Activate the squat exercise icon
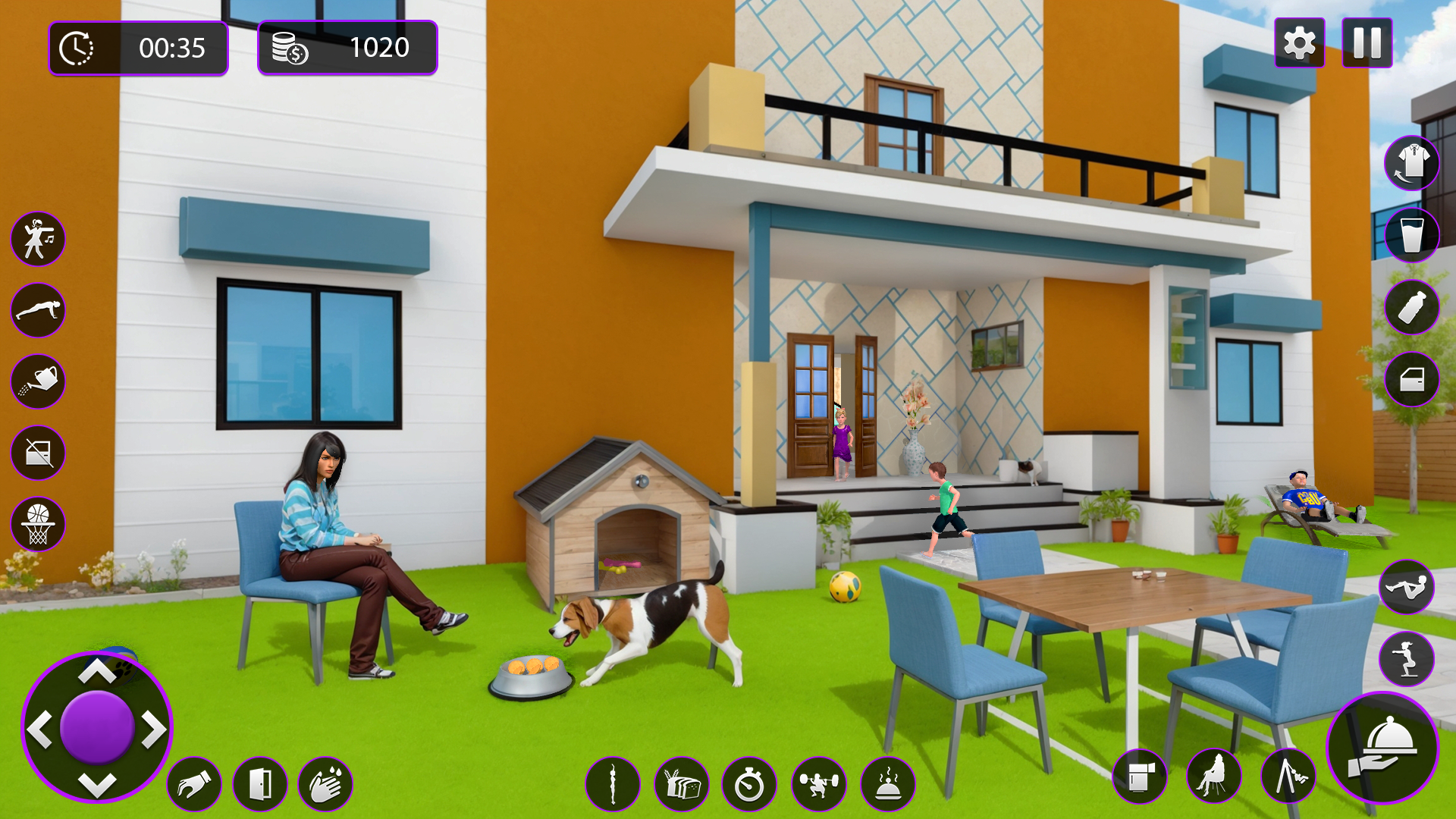The image size is (1456, 819). pos(1406,659)
